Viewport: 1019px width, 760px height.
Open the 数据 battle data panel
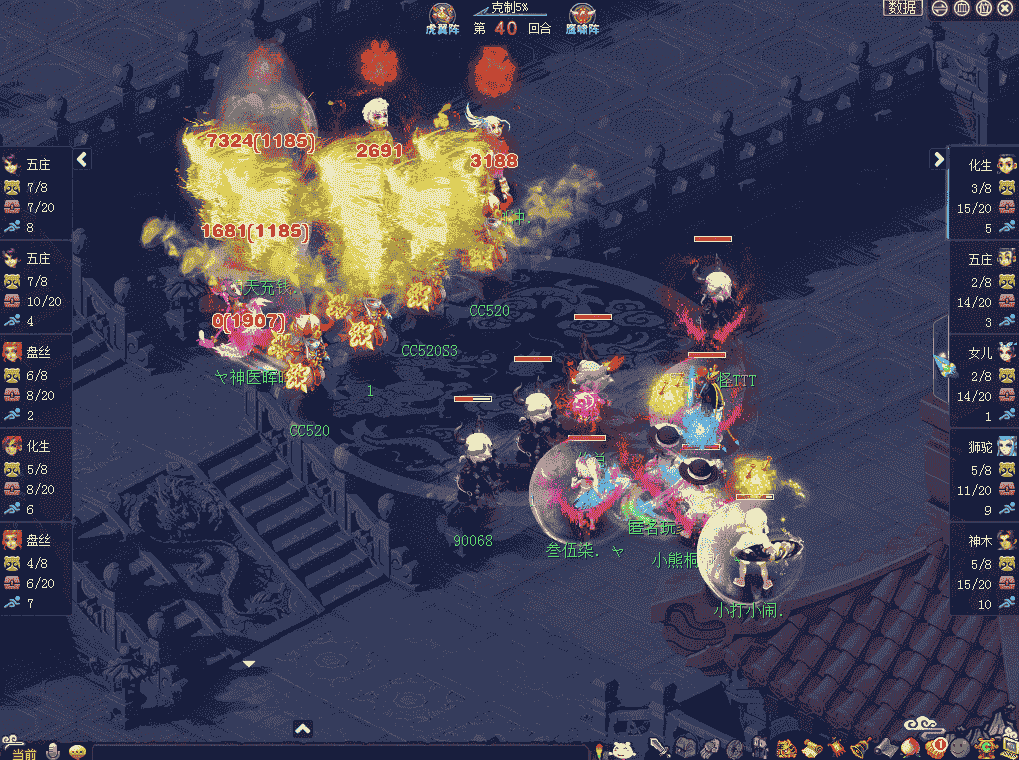(902, 8)
